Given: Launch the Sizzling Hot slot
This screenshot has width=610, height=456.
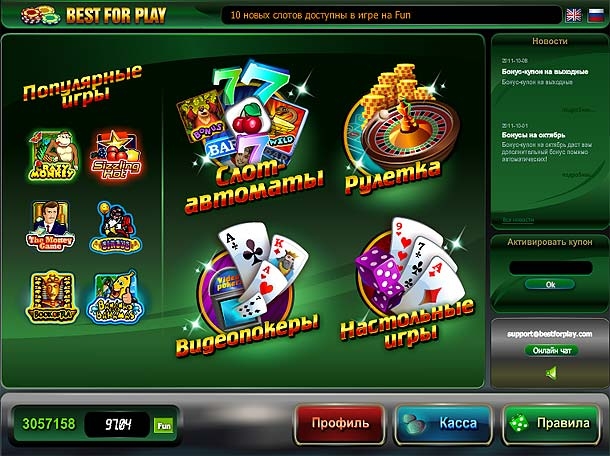Looking at the screenshot, I should [x=116, y=153].
